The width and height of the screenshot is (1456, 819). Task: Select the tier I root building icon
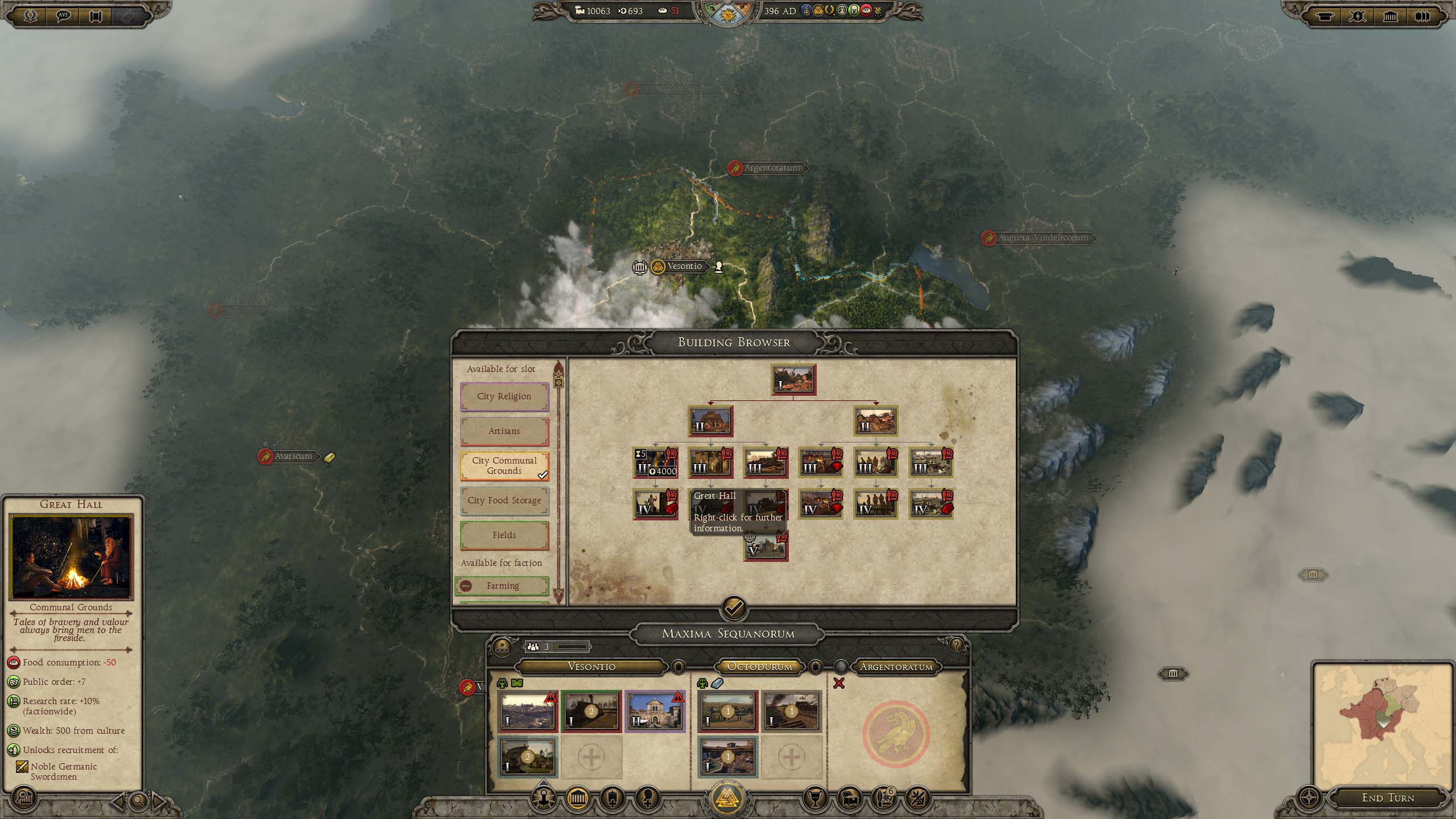[793, 380]
